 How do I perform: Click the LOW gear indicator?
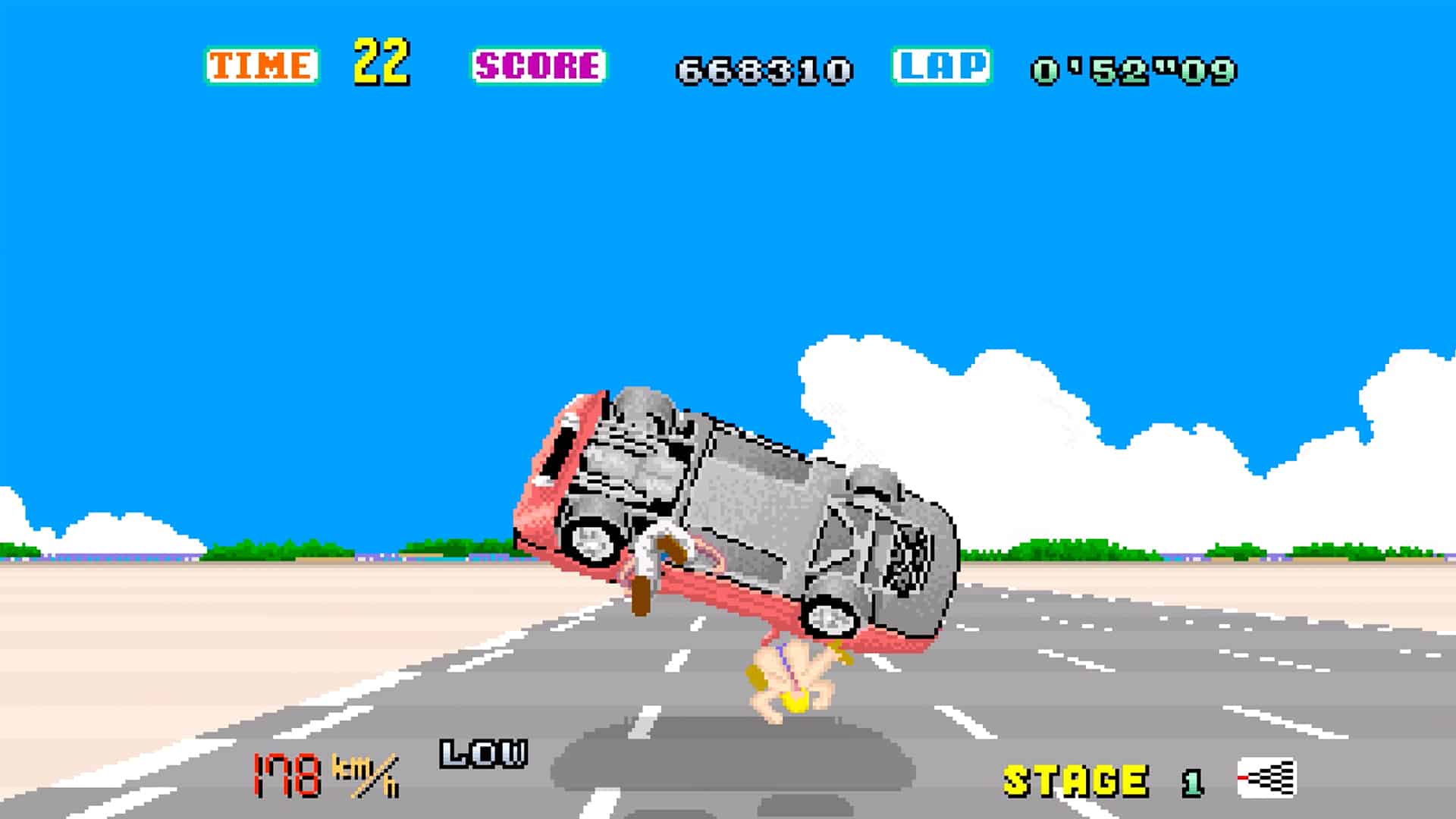(484, 753)
